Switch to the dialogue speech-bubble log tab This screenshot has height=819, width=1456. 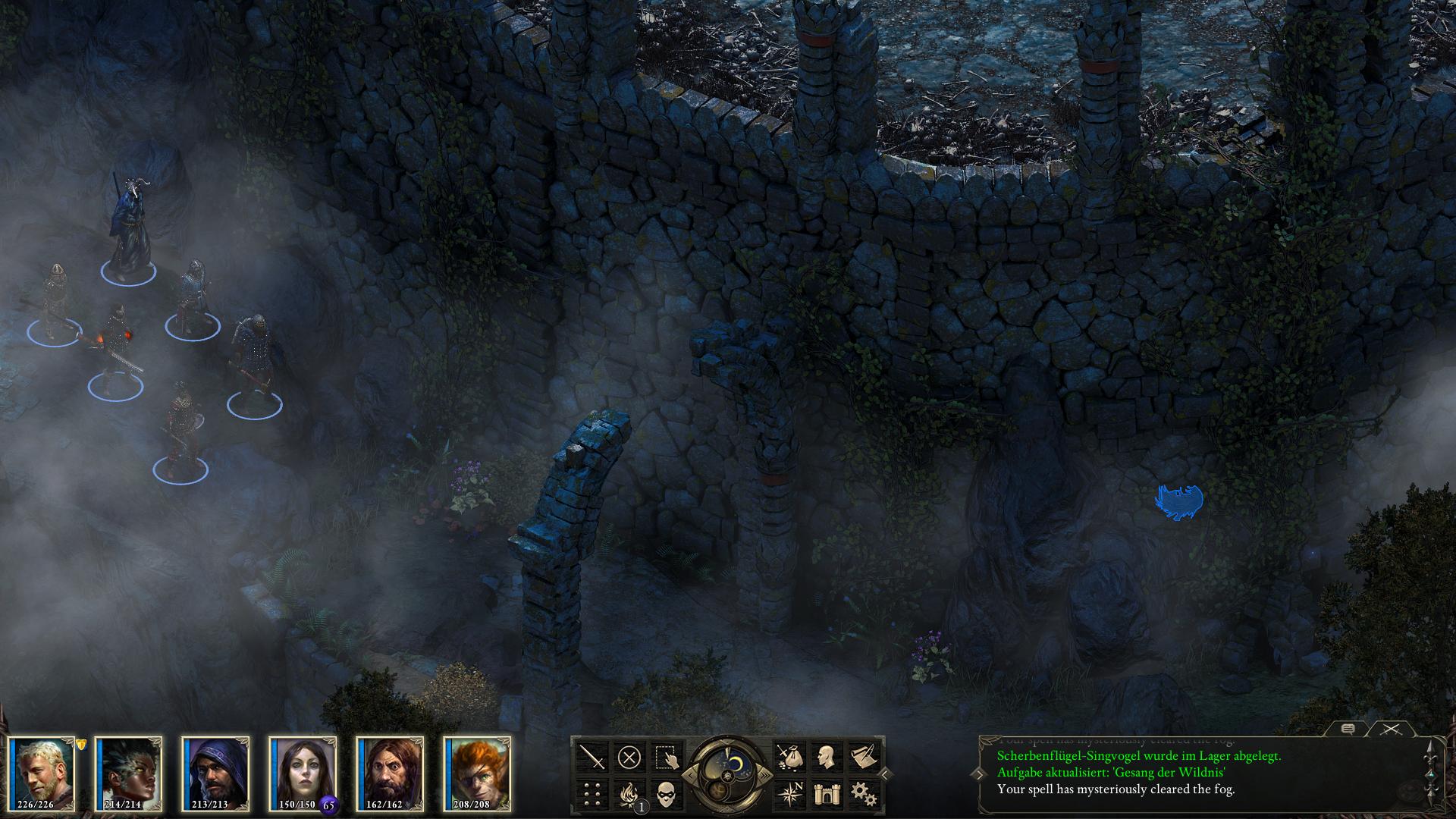pos(1348,729)
